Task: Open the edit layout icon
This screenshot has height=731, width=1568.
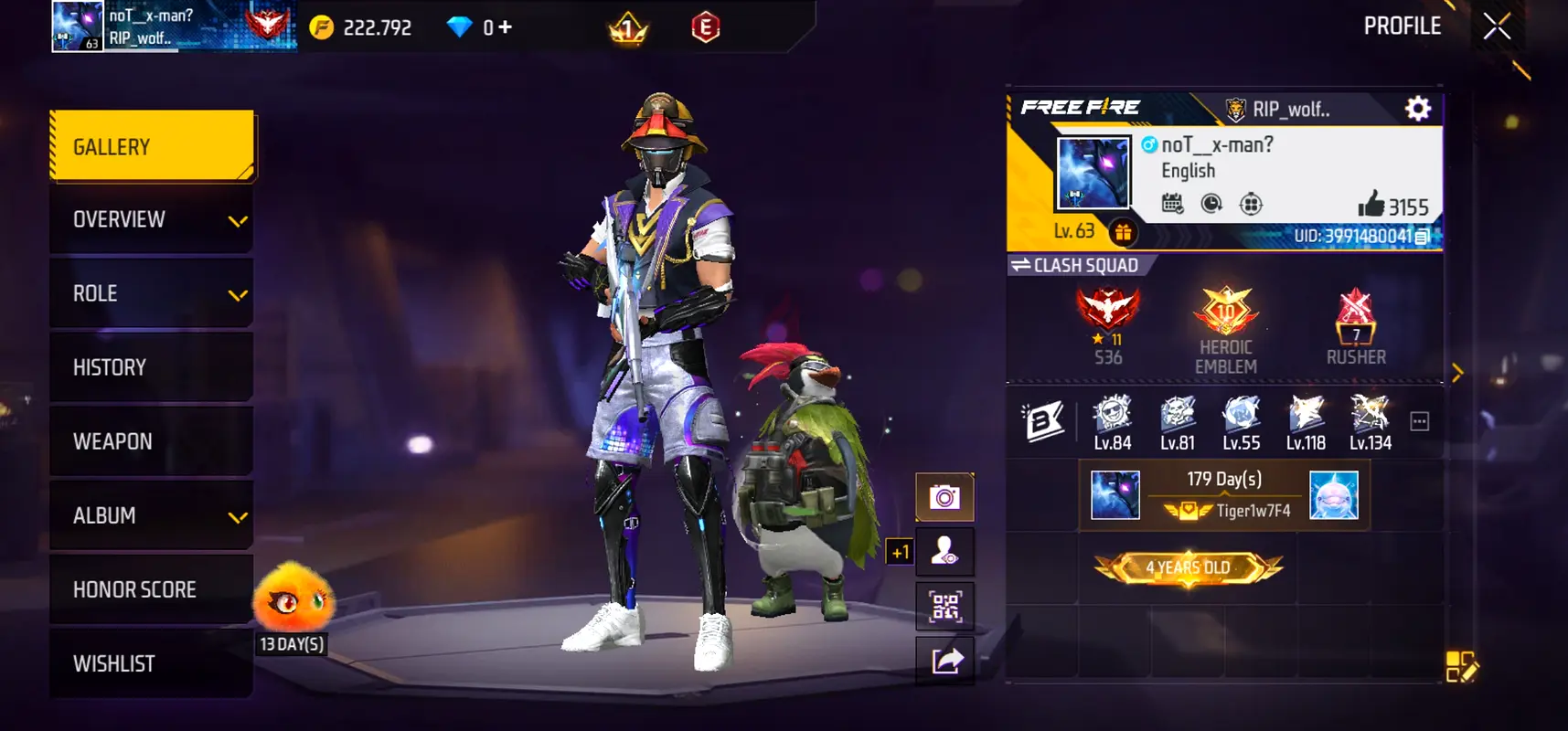Action: (1460, 667)
